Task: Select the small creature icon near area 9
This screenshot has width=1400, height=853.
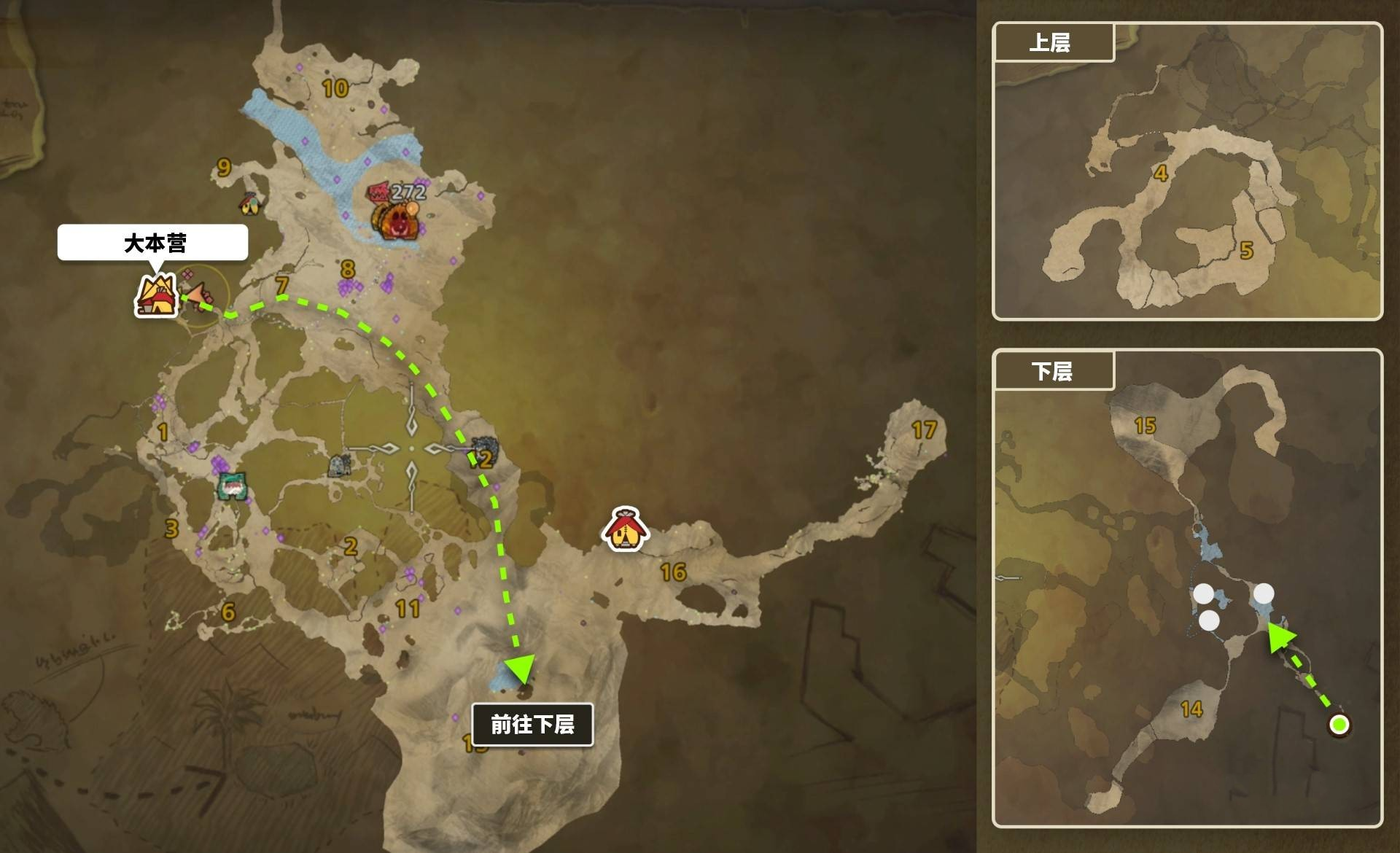Action: (250, 203)
